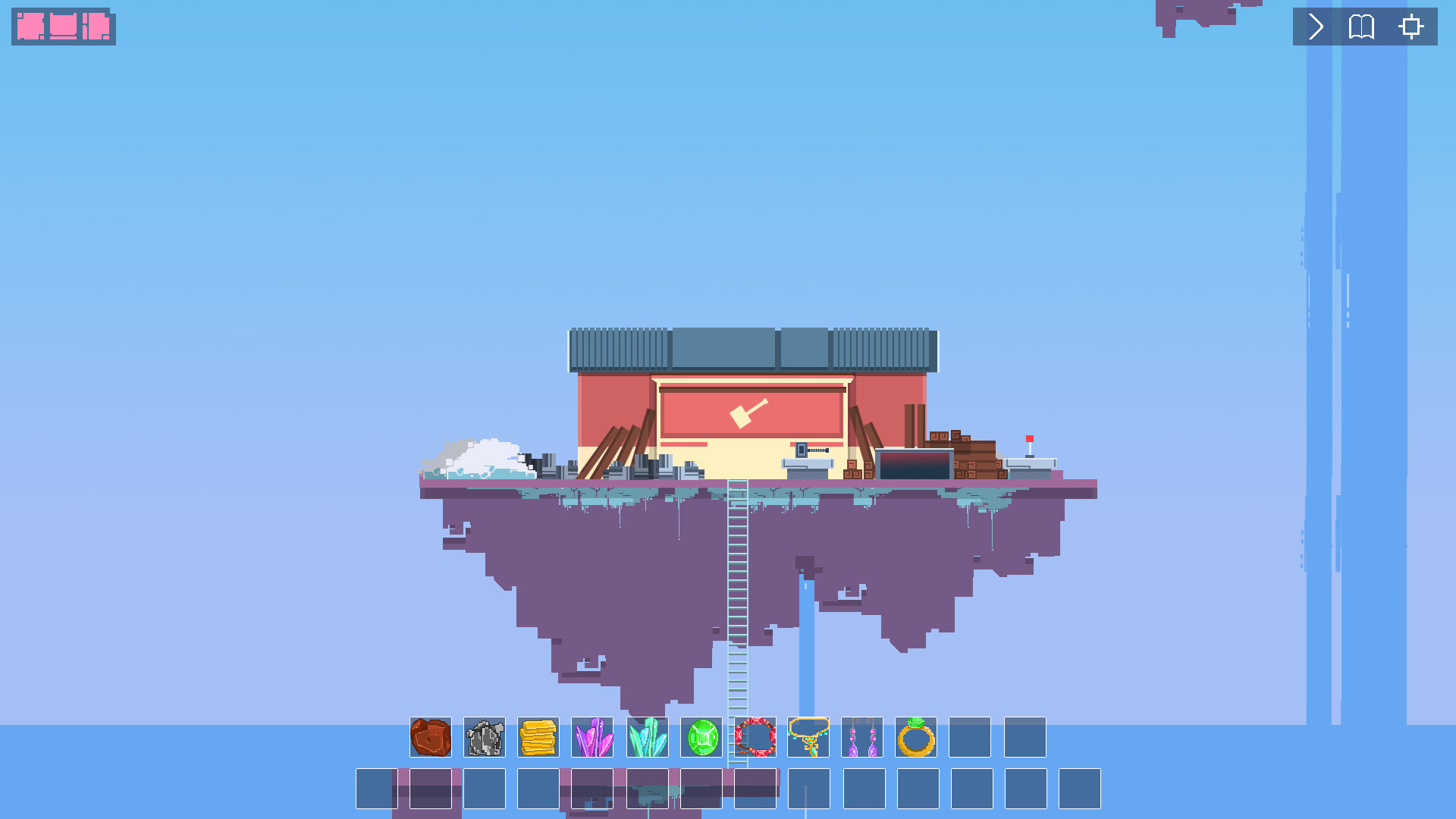Image resolution: width=1456 pixels, height=819 pixels.
Task: Select the silver ore slot
Action: 485,738
